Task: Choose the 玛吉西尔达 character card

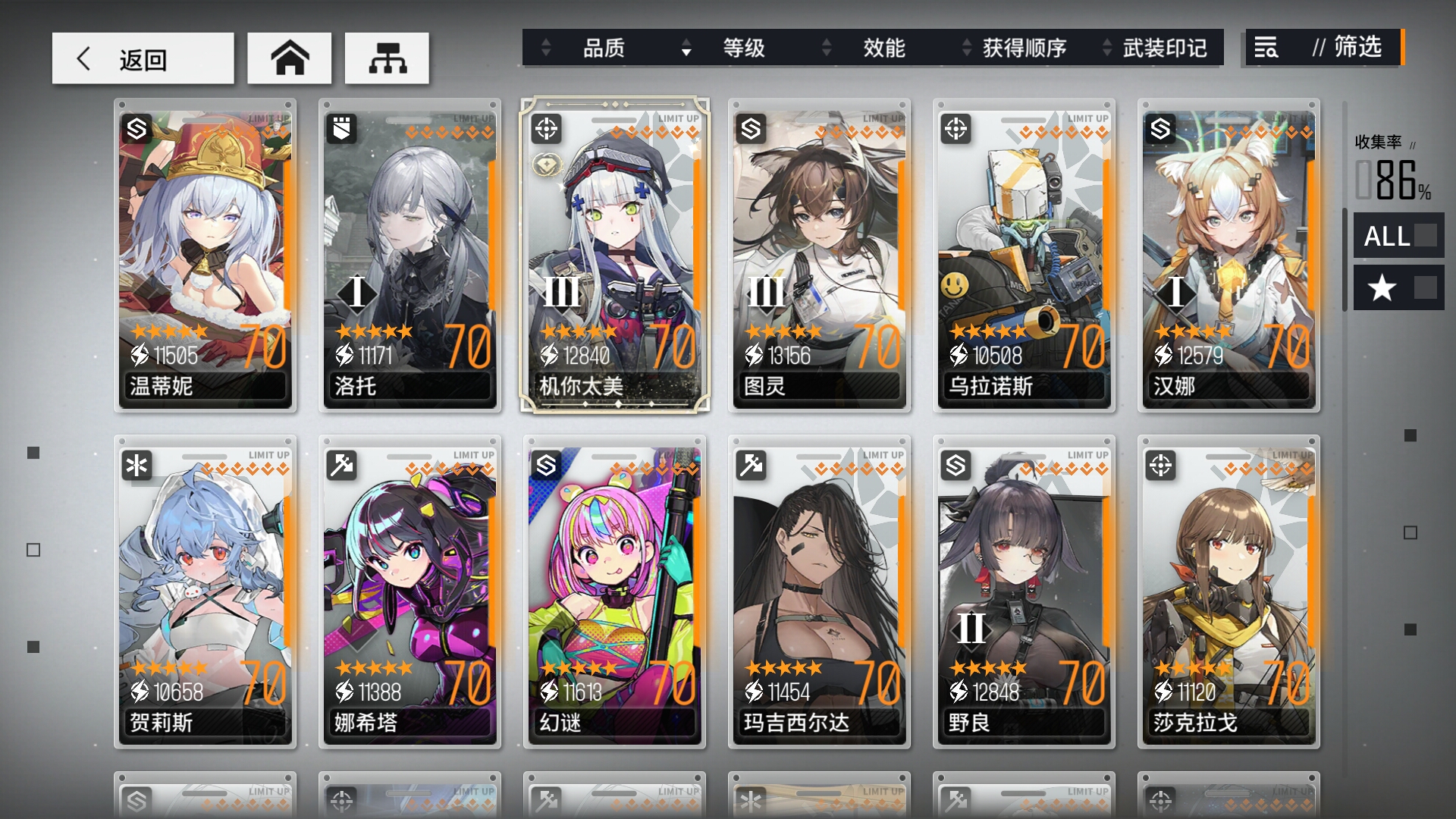Action: coord(819,591)
